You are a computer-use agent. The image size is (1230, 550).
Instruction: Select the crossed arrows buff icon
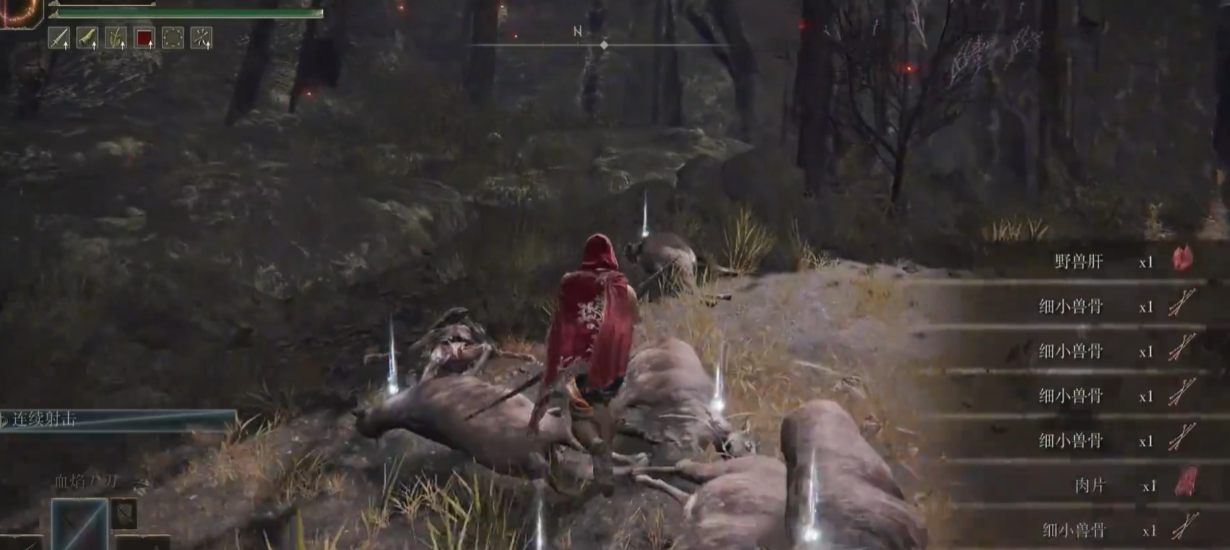click(x=202, y=38)
